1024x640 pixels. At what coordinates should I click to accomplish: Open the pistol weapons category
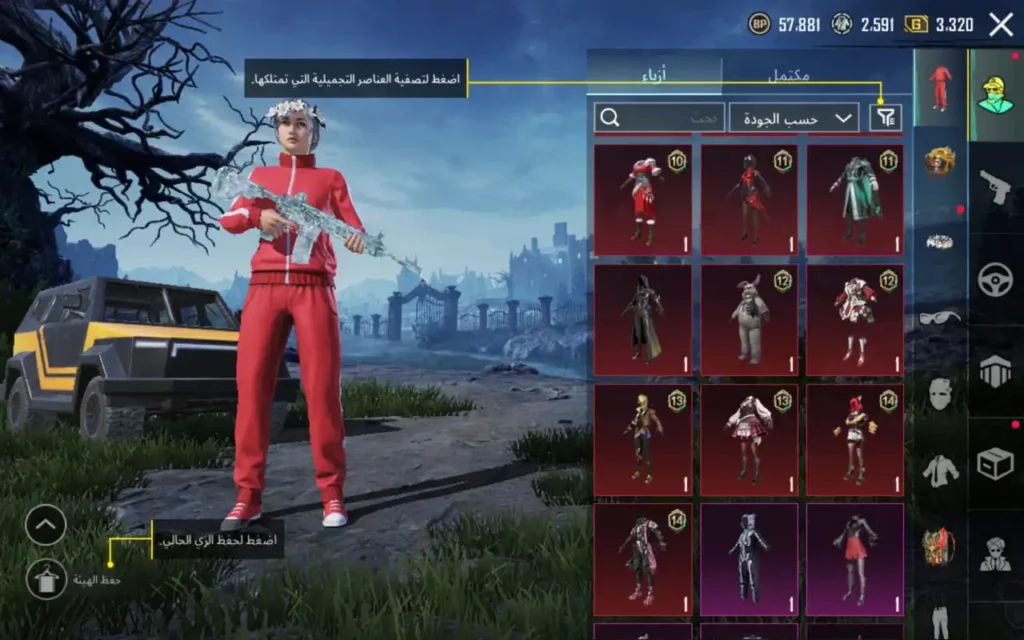click(x=996, y=187)
